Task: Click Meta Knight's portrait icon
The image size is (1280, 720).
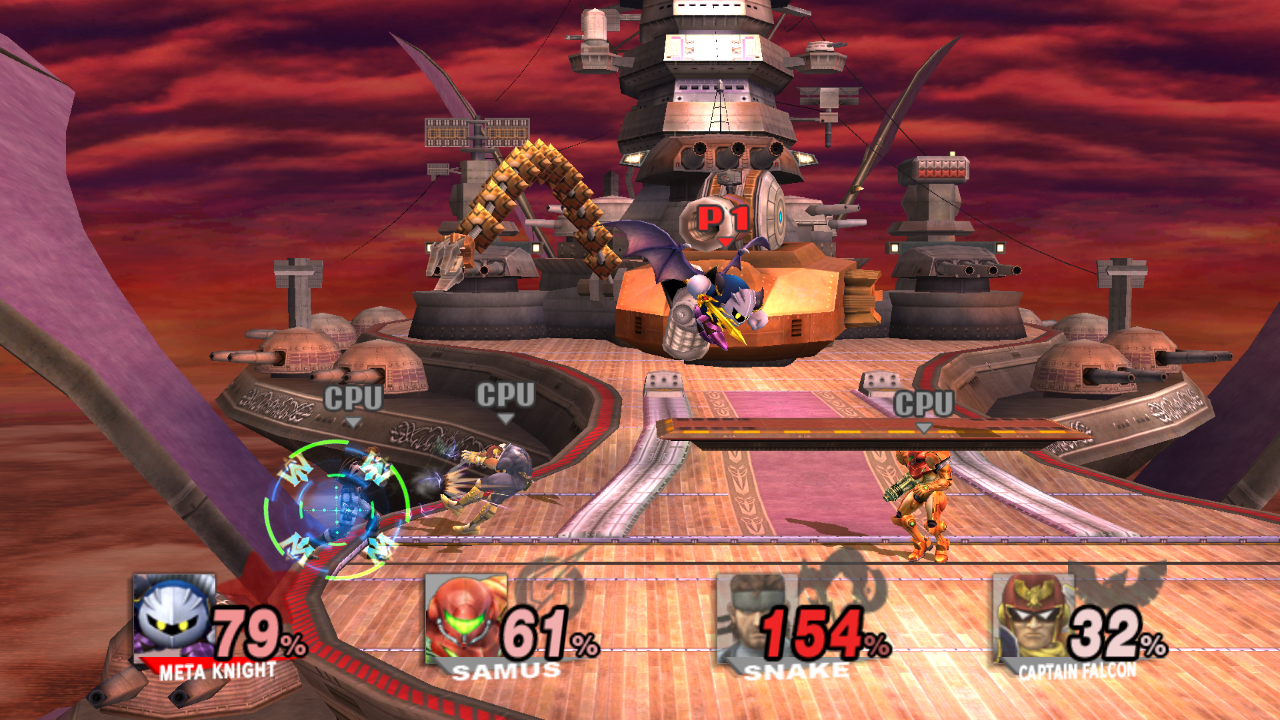Action: point(173,616)
